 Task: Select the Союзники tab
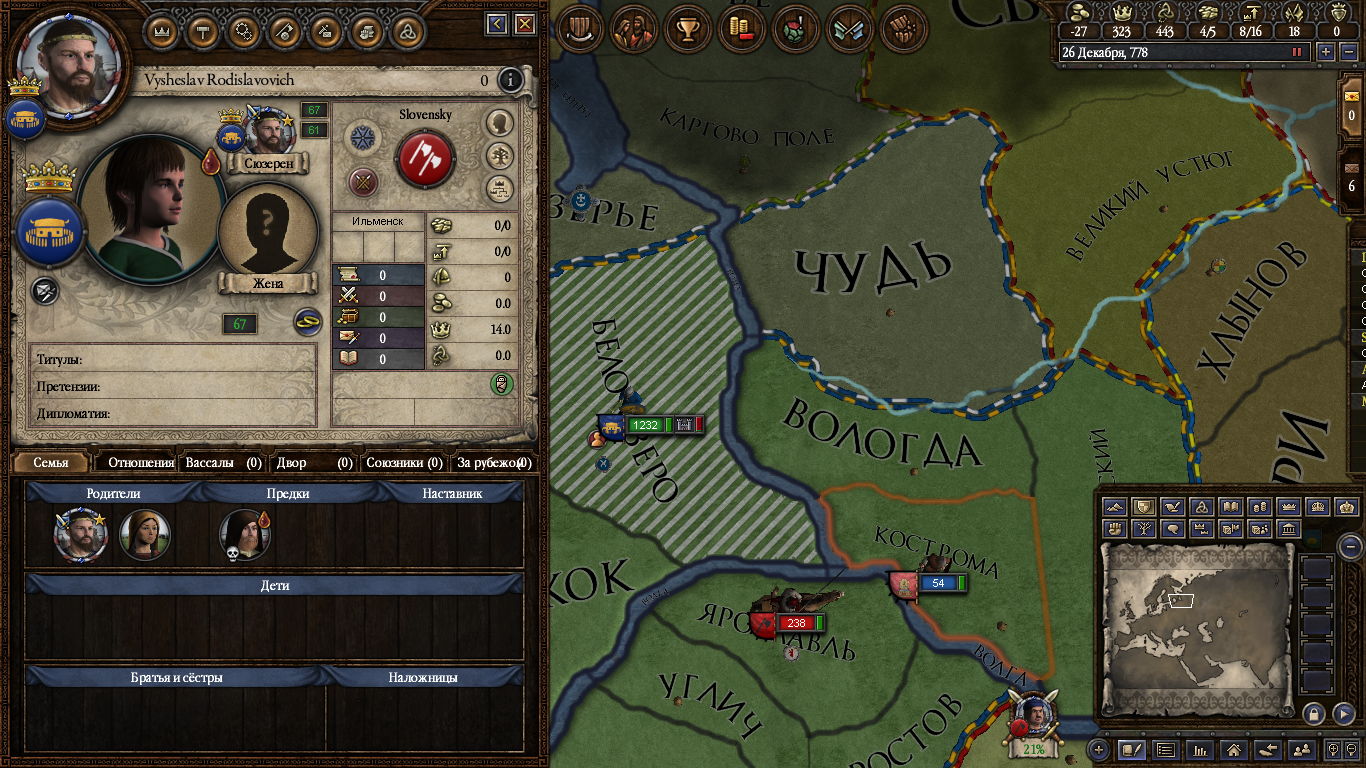(x=404, y=463)
